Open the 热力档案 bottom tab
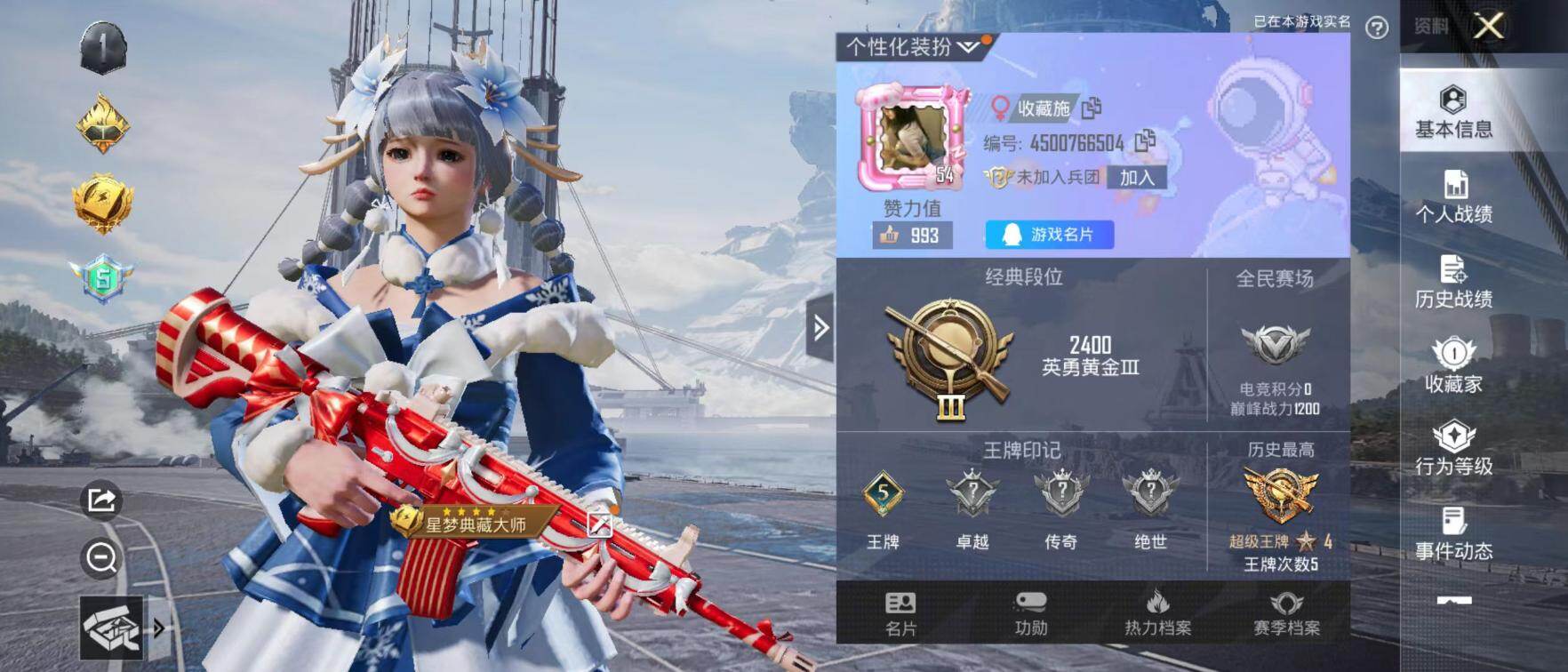1568x672 pixels. click(1157, 614)
